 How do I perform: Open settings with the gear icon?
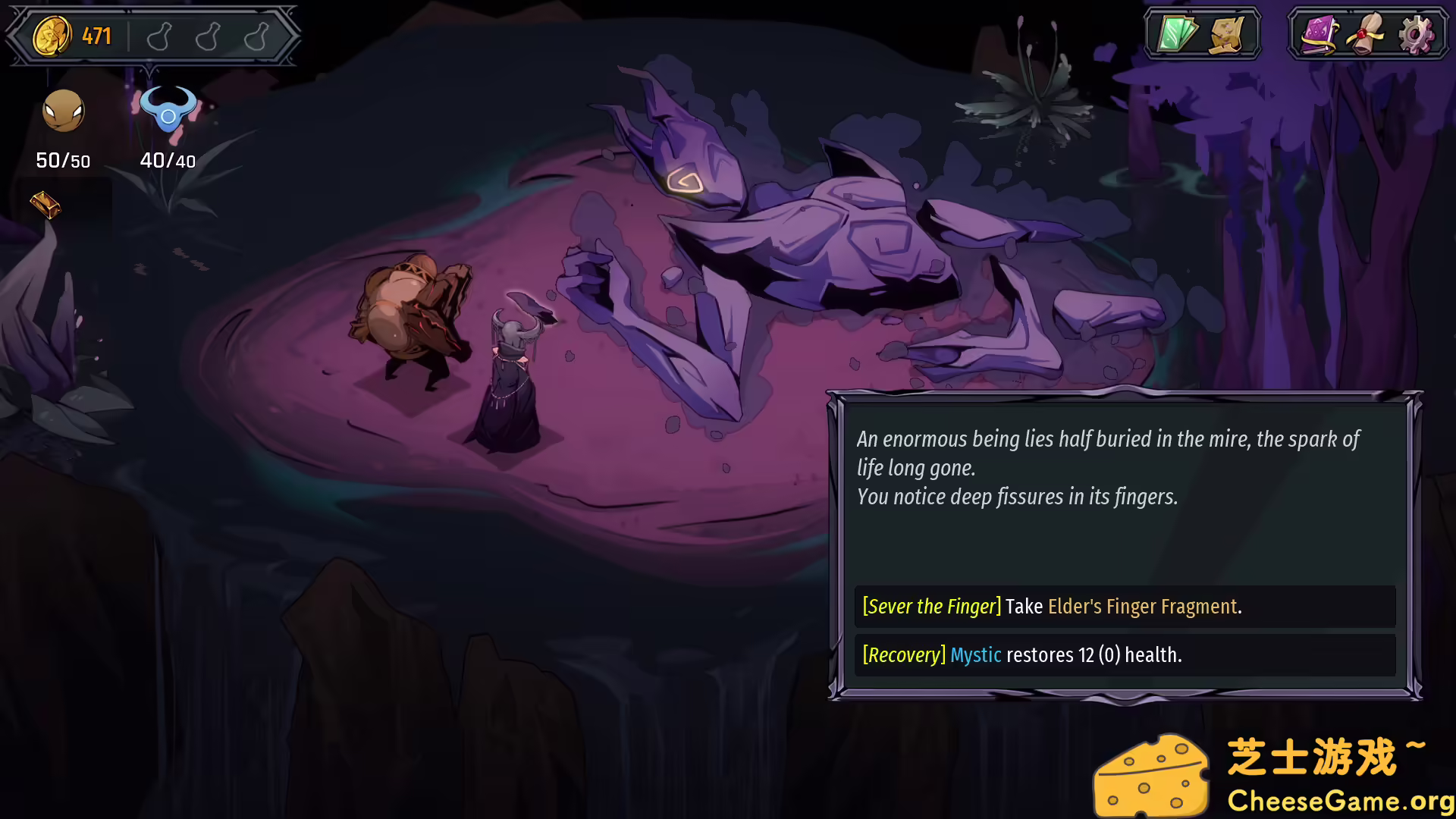pyautogui.click(x=1415, y=35)
